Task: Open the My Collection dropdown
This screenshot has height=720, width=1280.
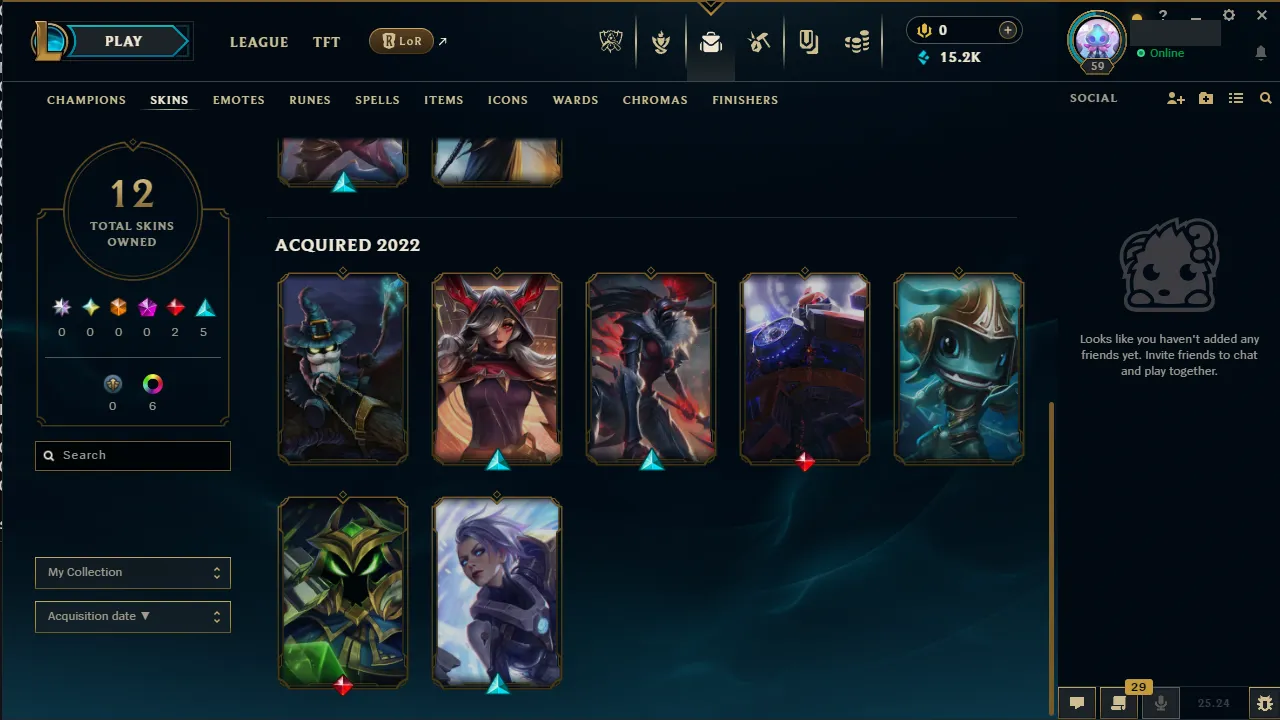Action: tap(132, 572)
